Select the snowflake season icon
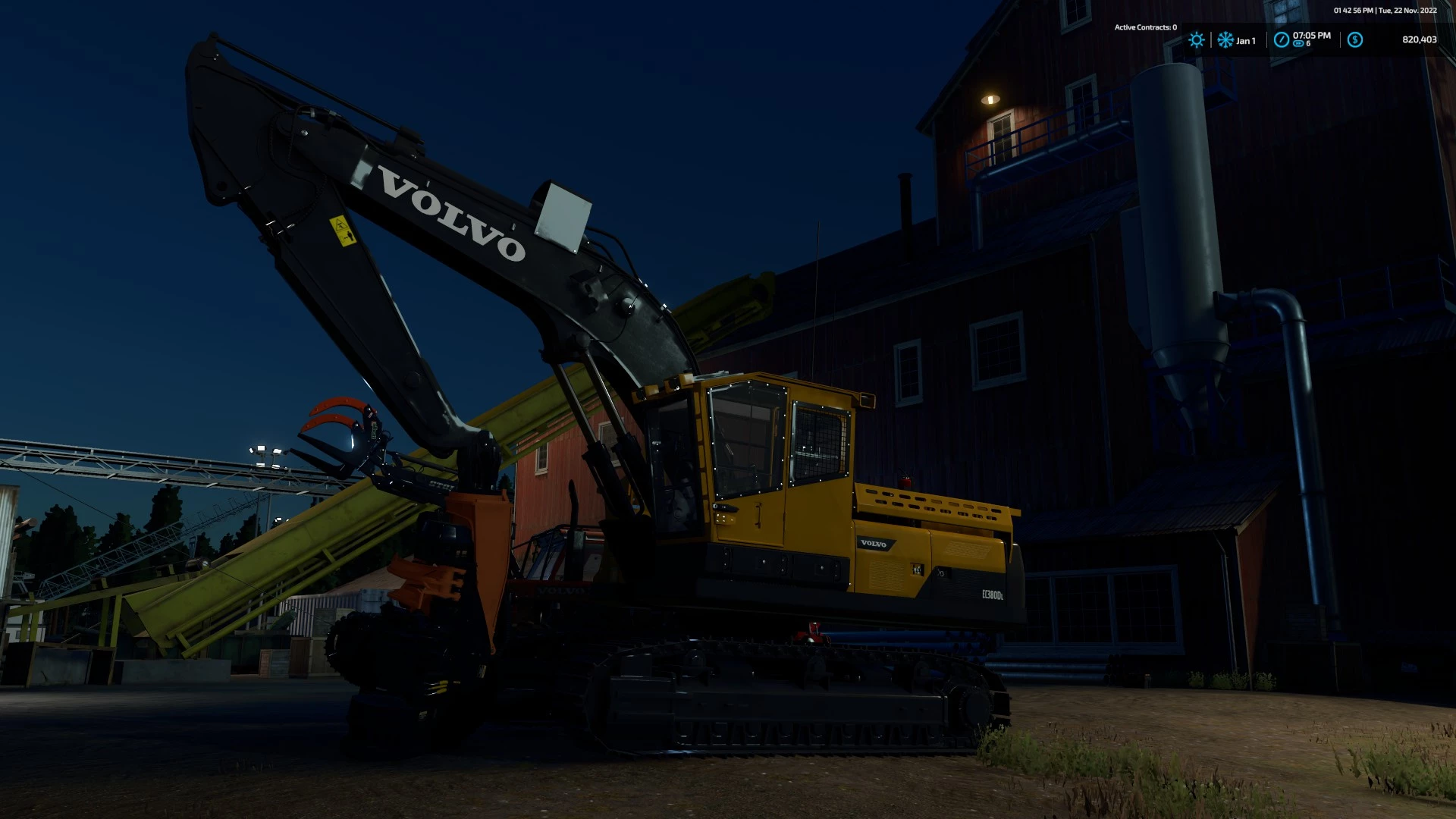The image size is (1456, 819). click(x=1225, y=40)
